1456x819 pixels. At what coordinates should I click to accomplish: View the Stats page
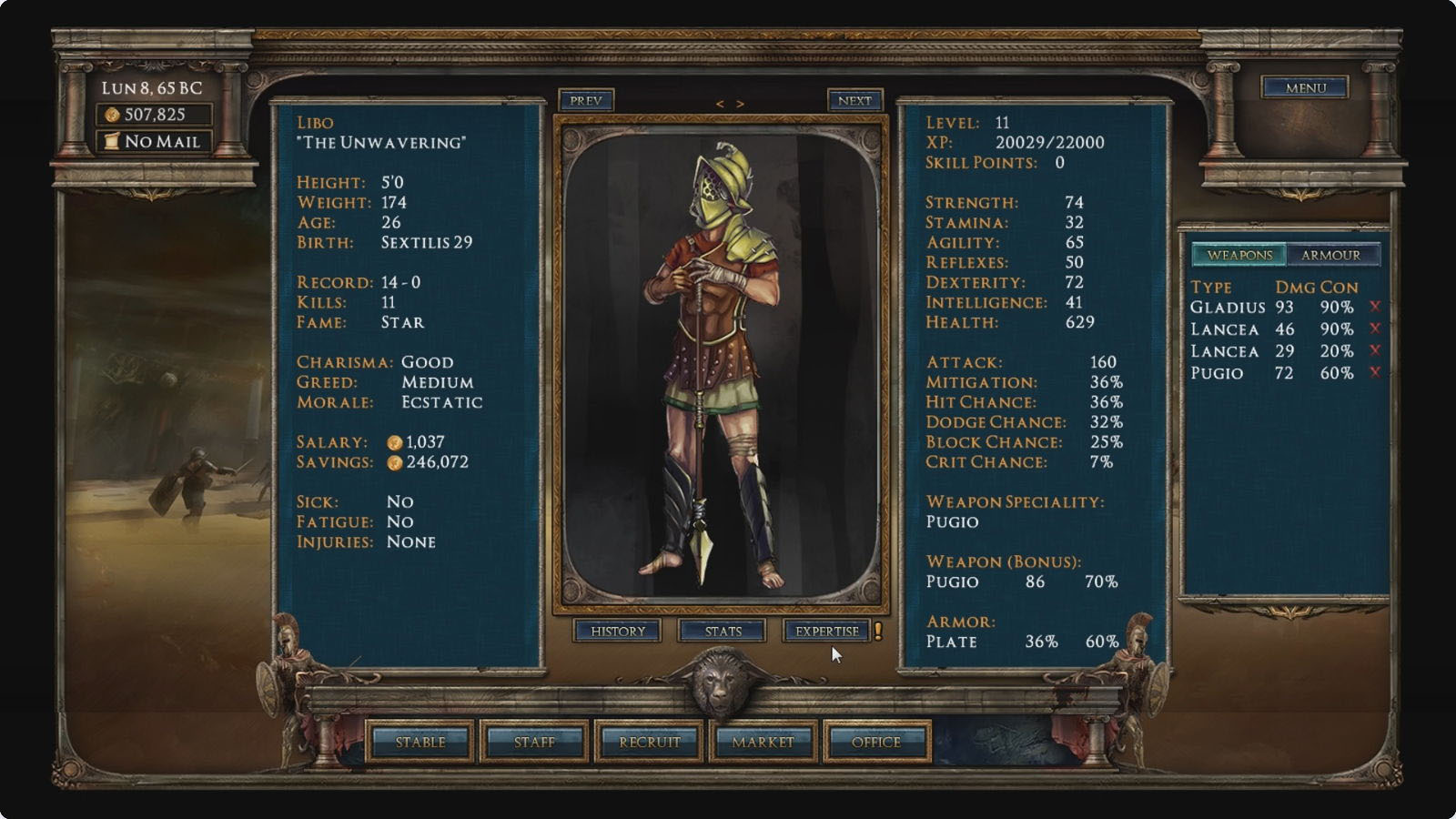click(723, 631)
